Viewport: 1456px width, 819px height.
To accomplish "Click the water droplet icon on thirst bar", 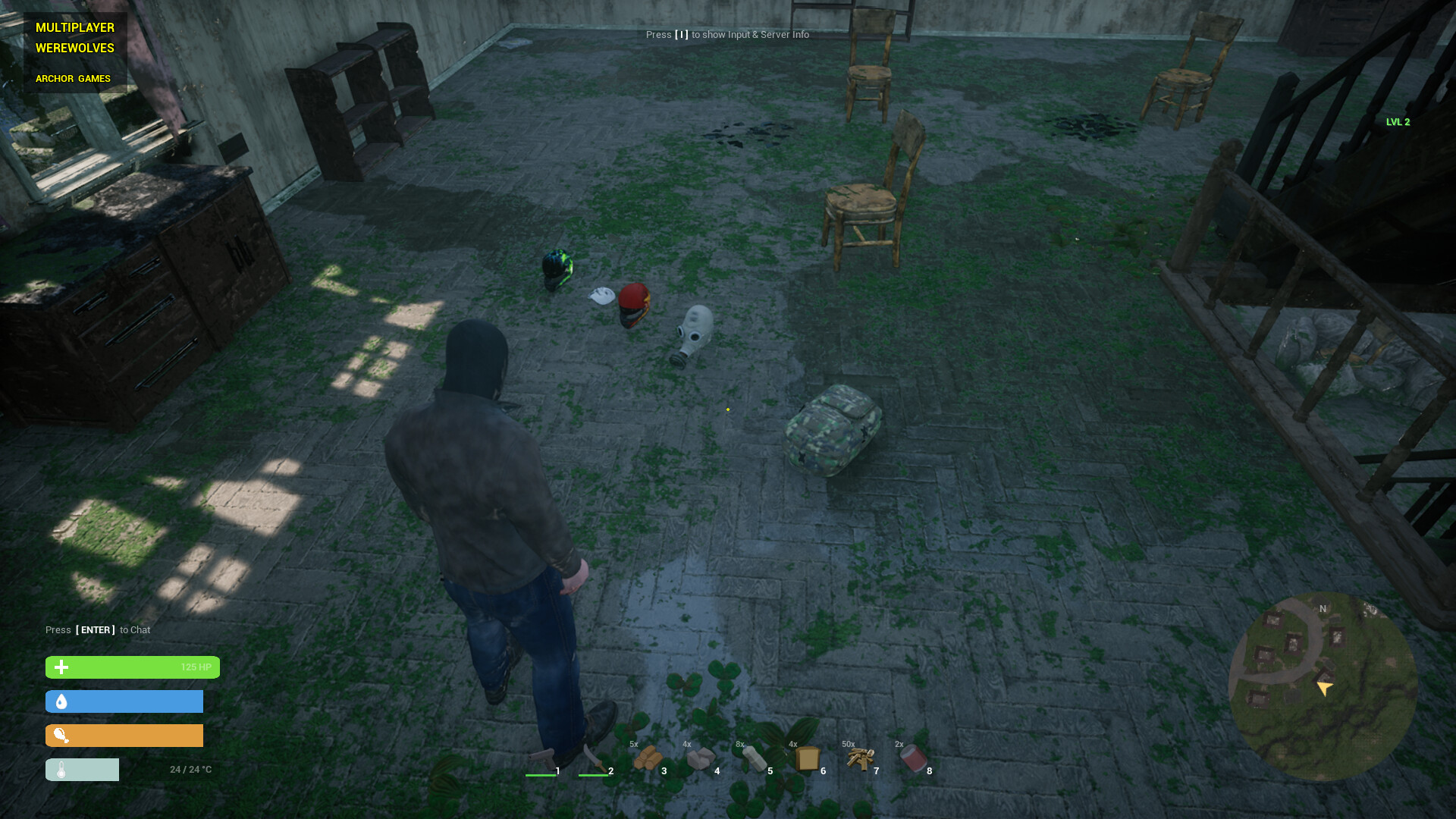I will coord(61,701).
